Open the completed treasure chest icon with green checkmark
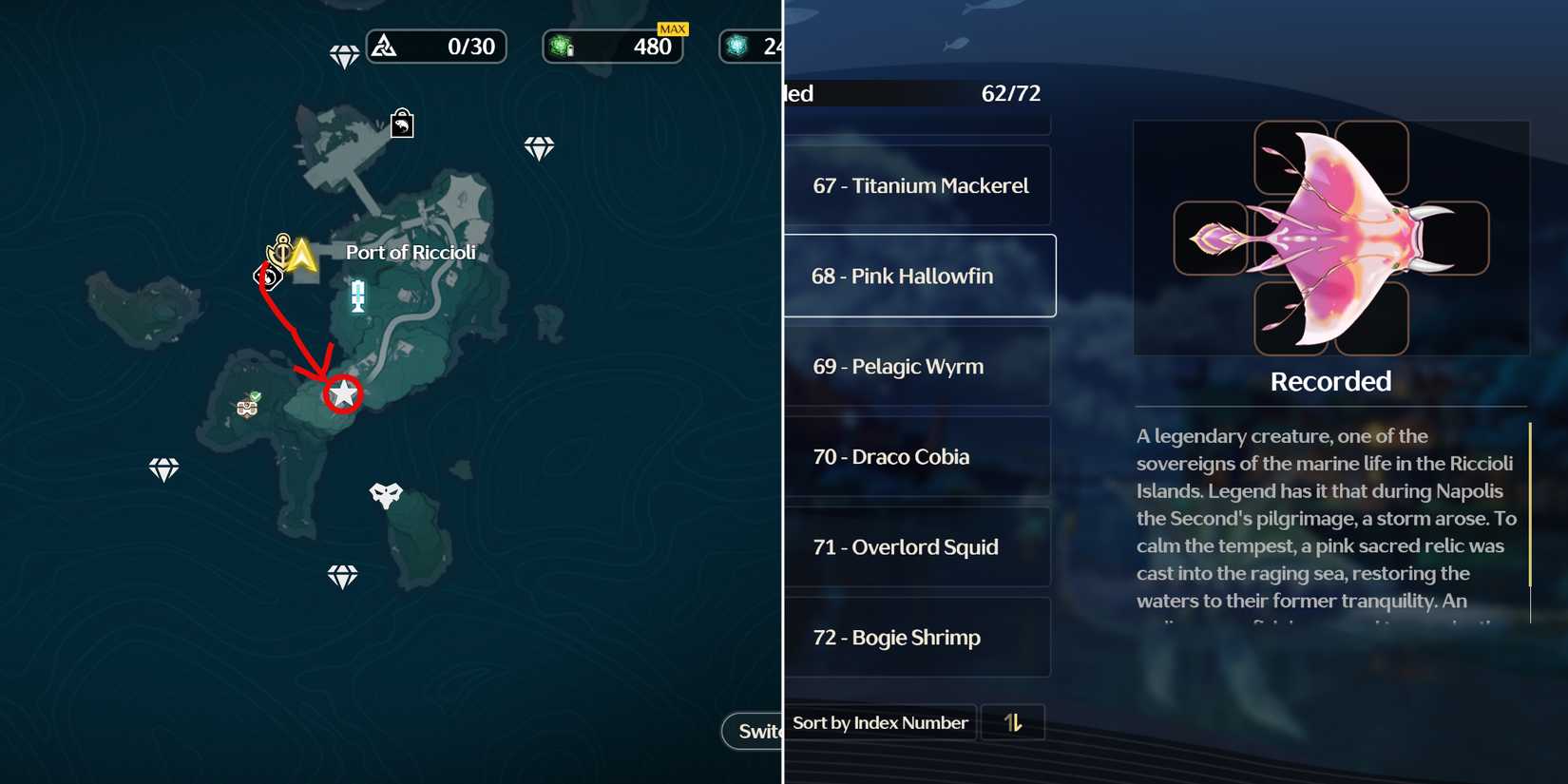1568x784 pixels. tap(247, 409)
